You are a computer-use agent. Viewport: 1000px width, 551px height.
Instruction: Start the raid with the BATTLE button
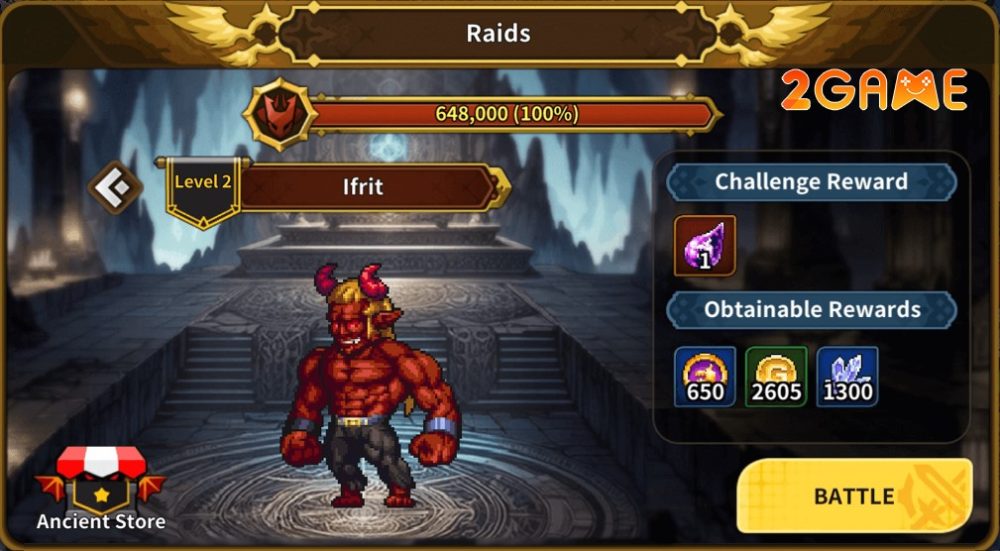(854, 496)
